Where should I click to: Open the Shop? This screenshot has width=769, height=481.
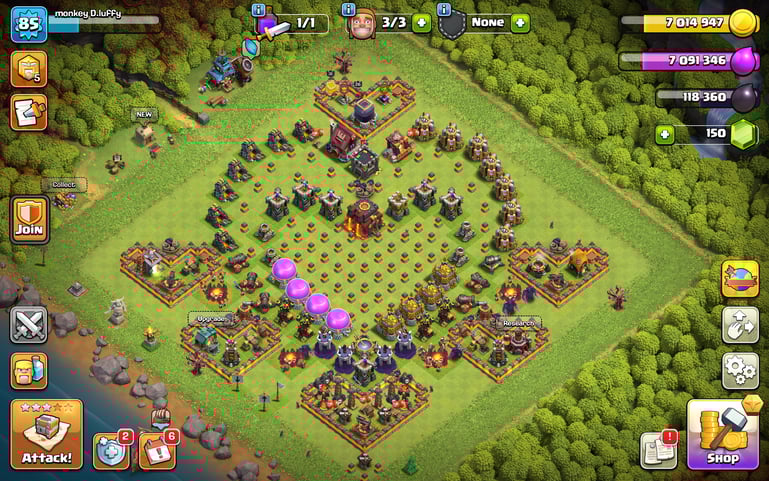tap(723, 435)
